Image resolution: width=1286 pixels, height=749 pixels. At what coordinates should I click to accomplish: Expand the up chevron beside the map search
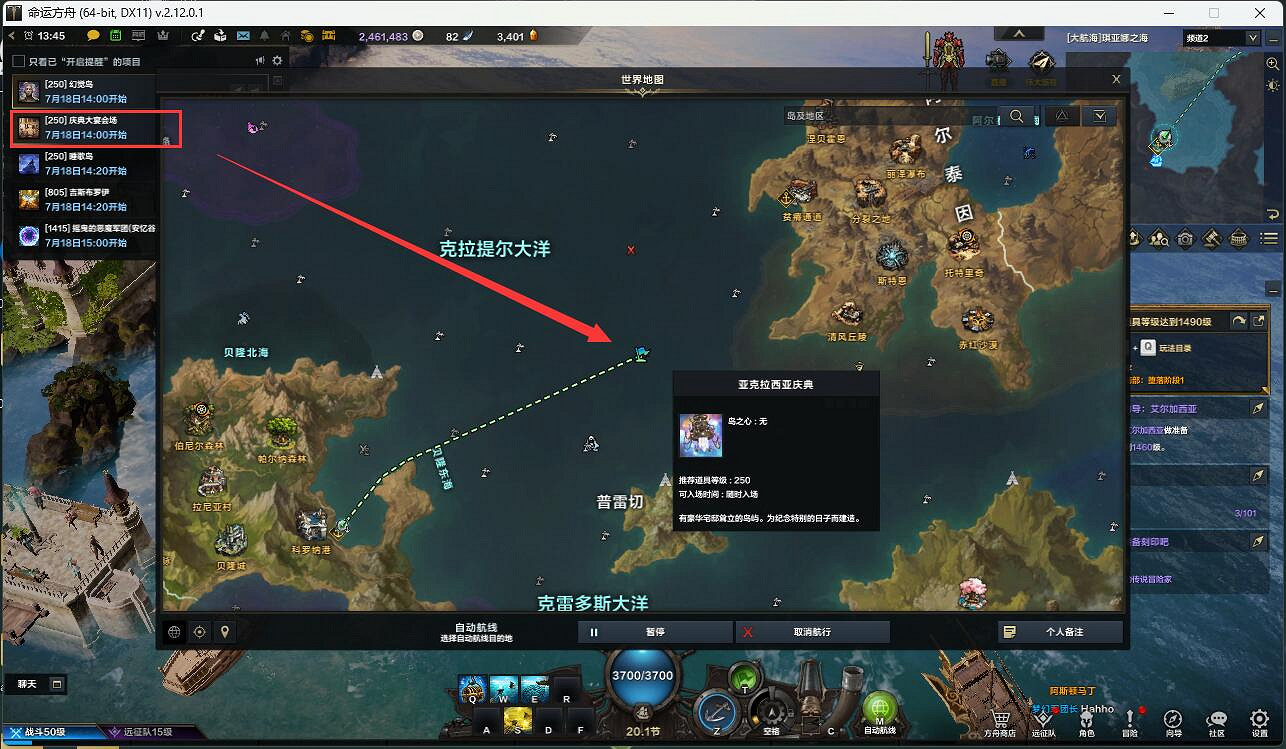tap(1063, 116)
